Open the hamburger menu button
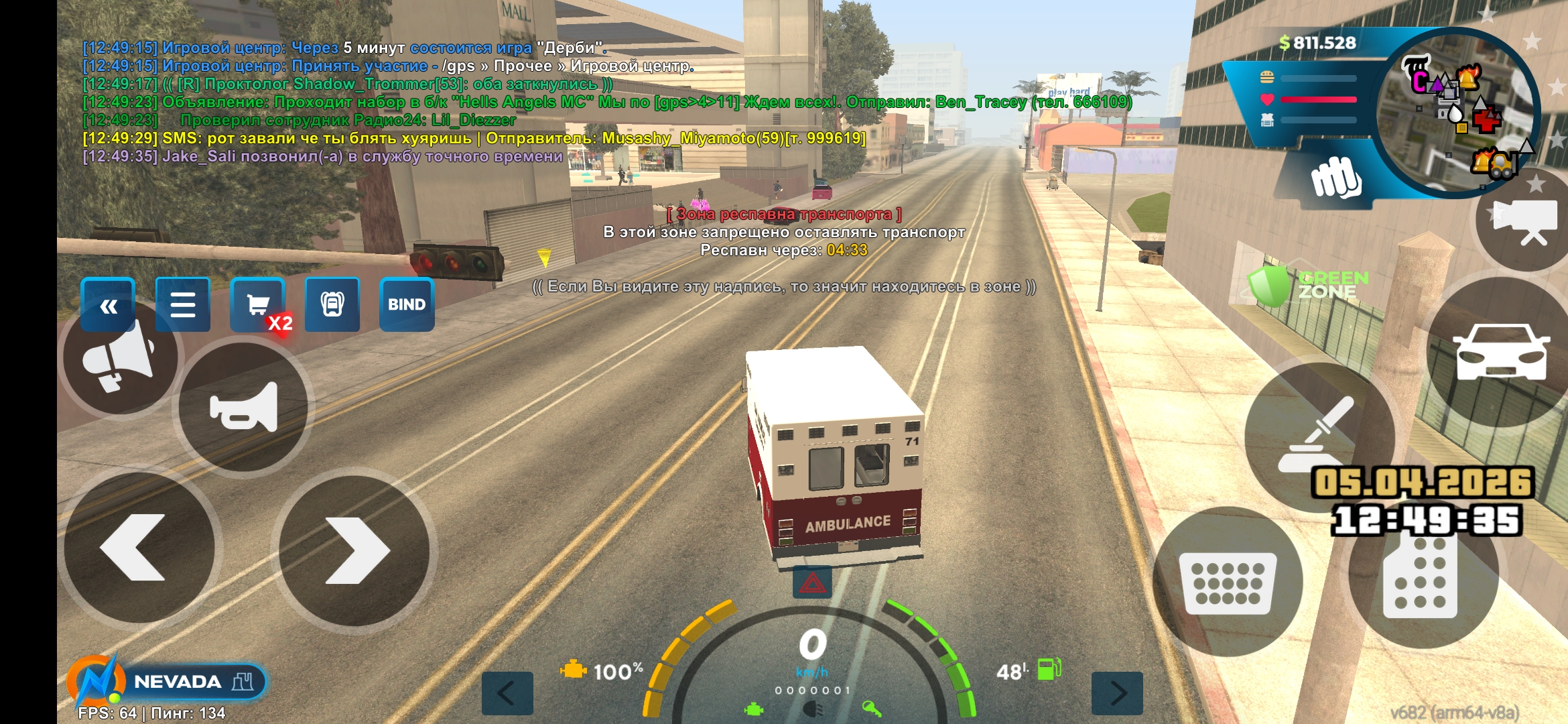Screen dimensions: 1568x724 tap(182, 306)
